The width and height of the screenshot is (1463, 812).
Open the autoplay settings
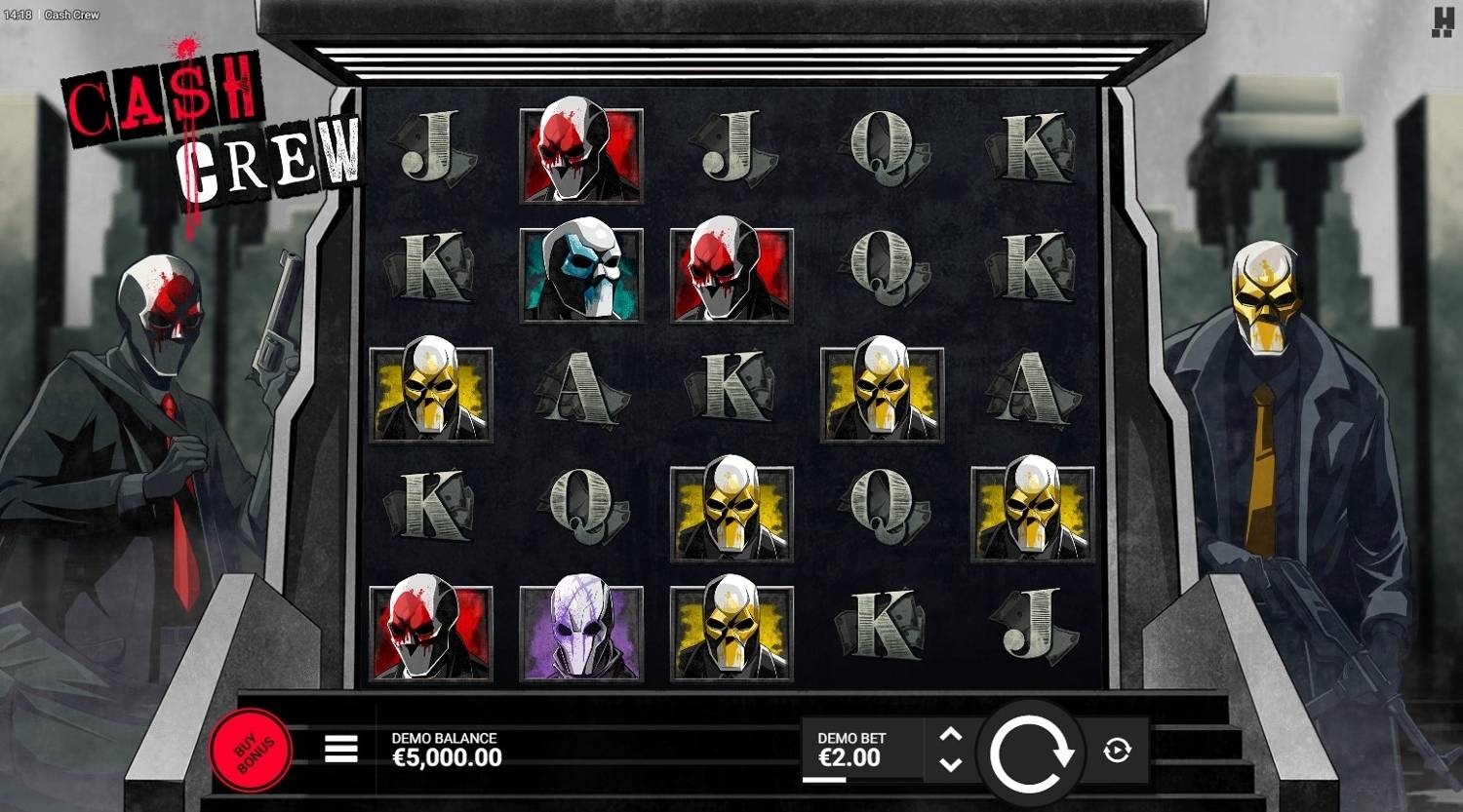1118,751
